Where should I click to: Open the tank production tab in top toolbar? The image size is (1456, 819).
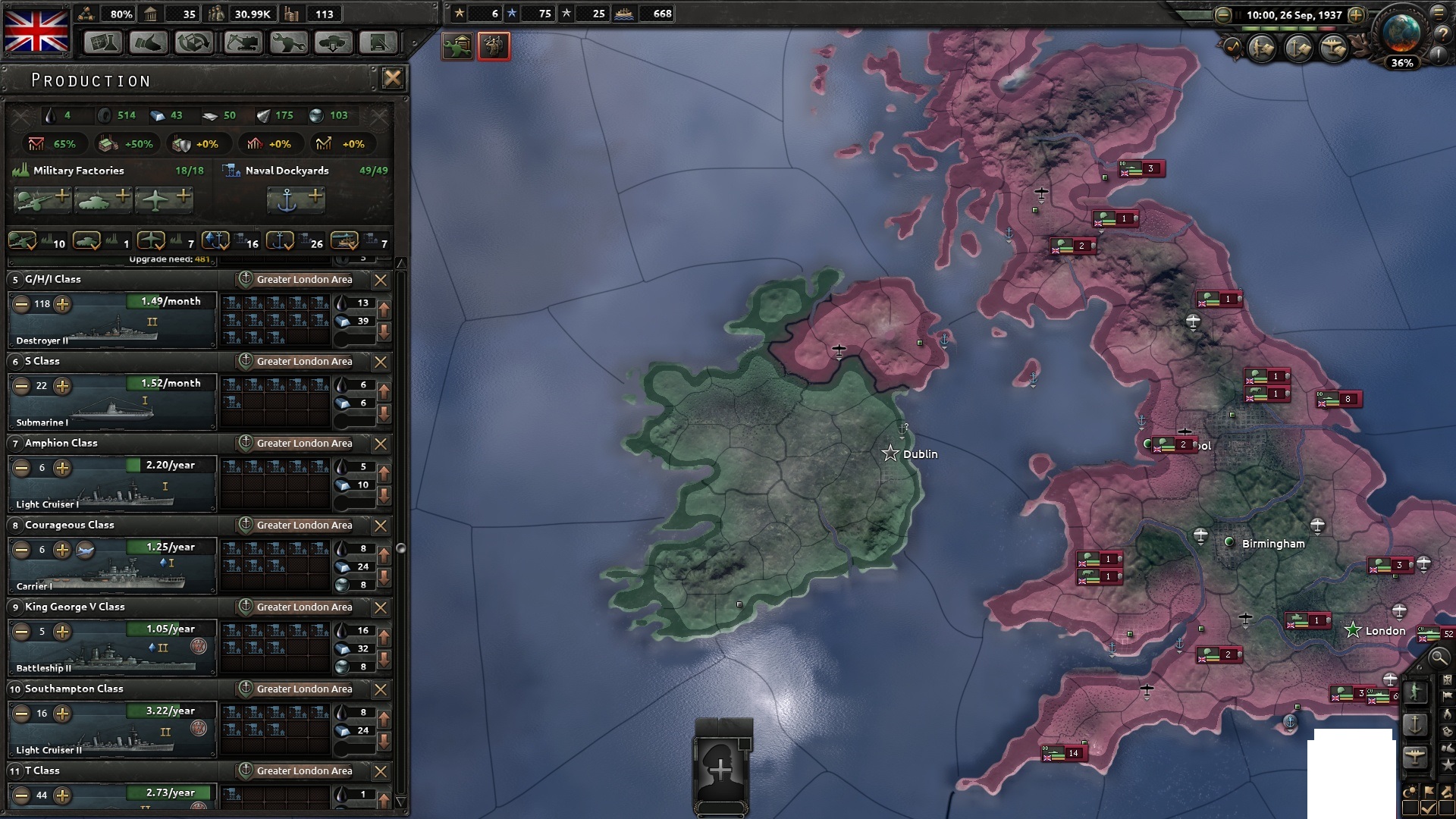point(332,43)
